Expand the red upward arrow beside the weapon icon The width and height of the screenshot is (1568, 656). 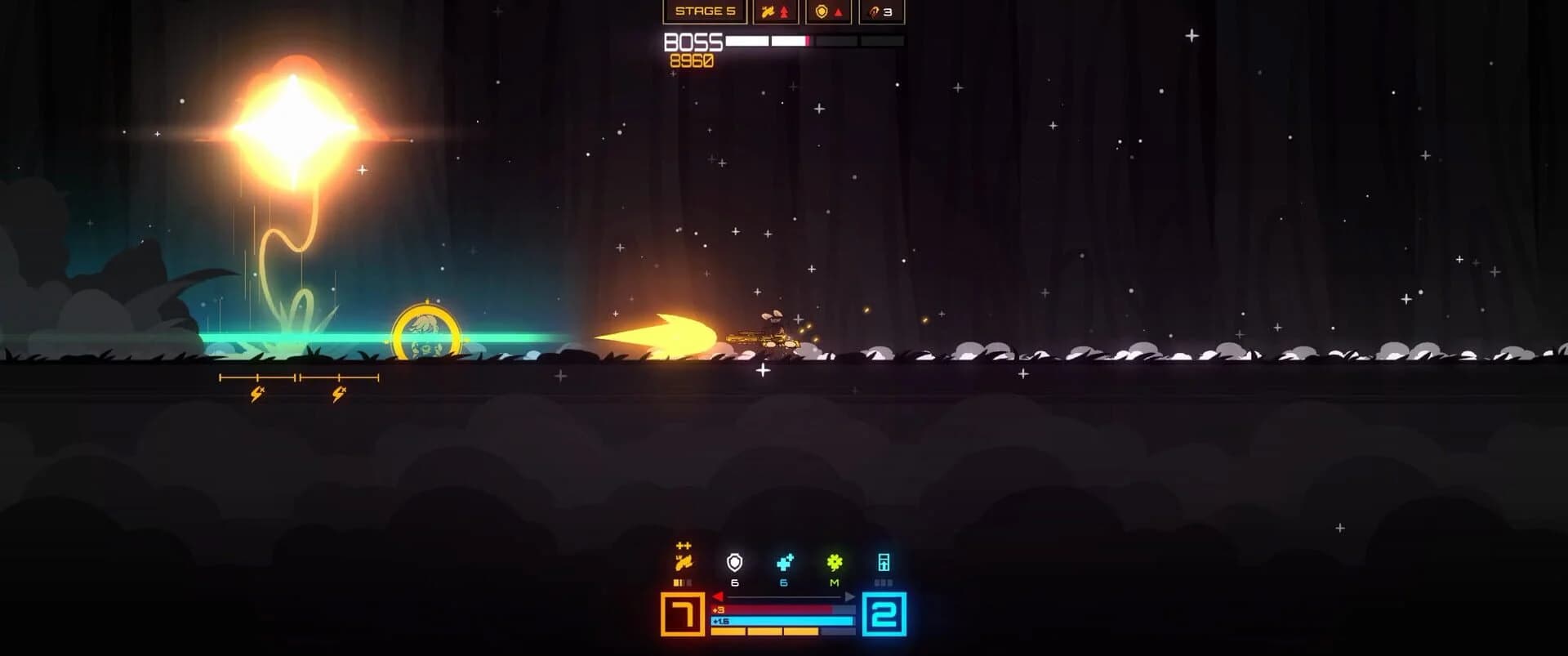pyautogui.click(x=785, y=12)
